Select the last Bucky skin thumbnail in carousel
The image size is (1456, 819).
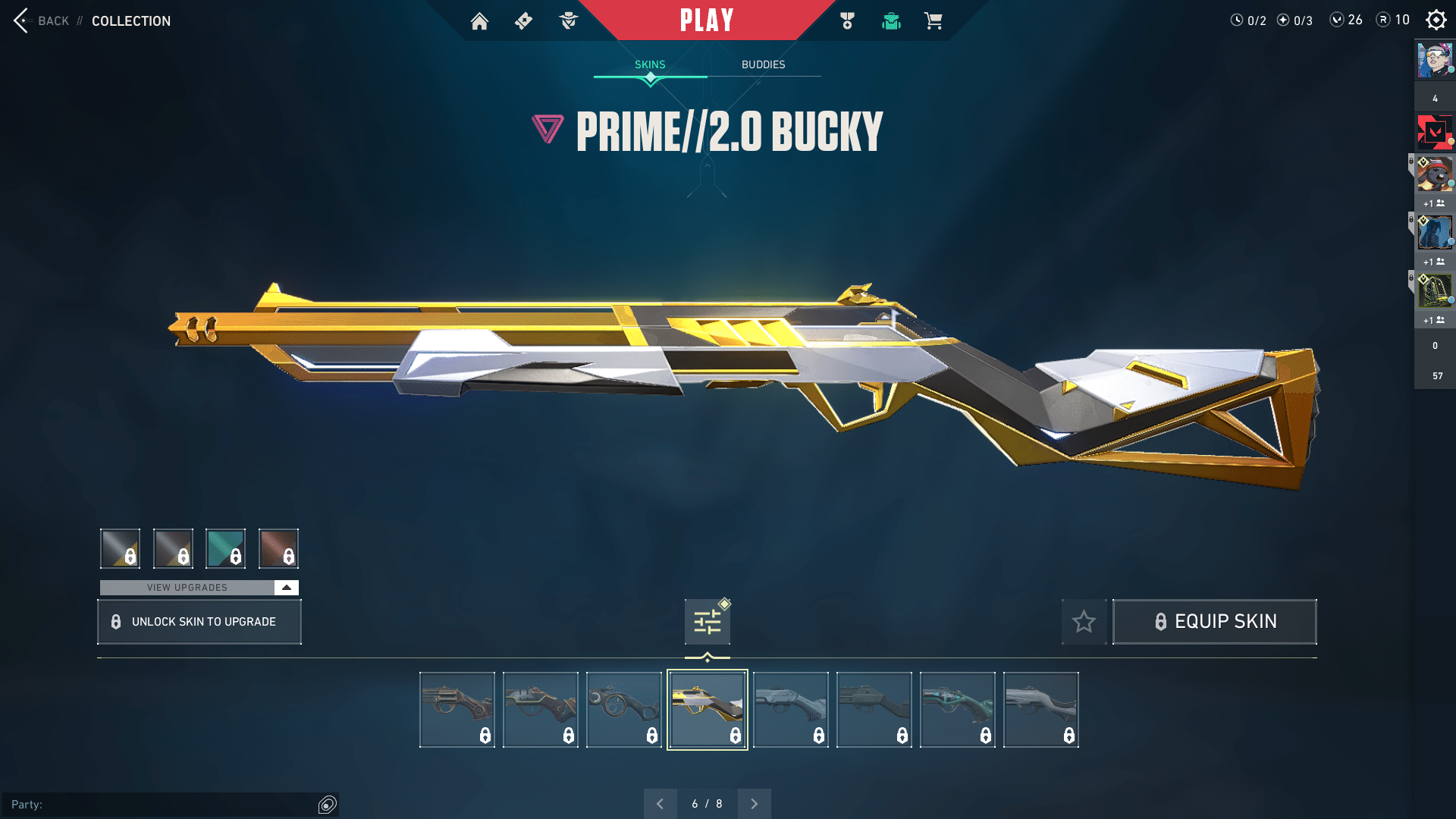point(1040,708)
